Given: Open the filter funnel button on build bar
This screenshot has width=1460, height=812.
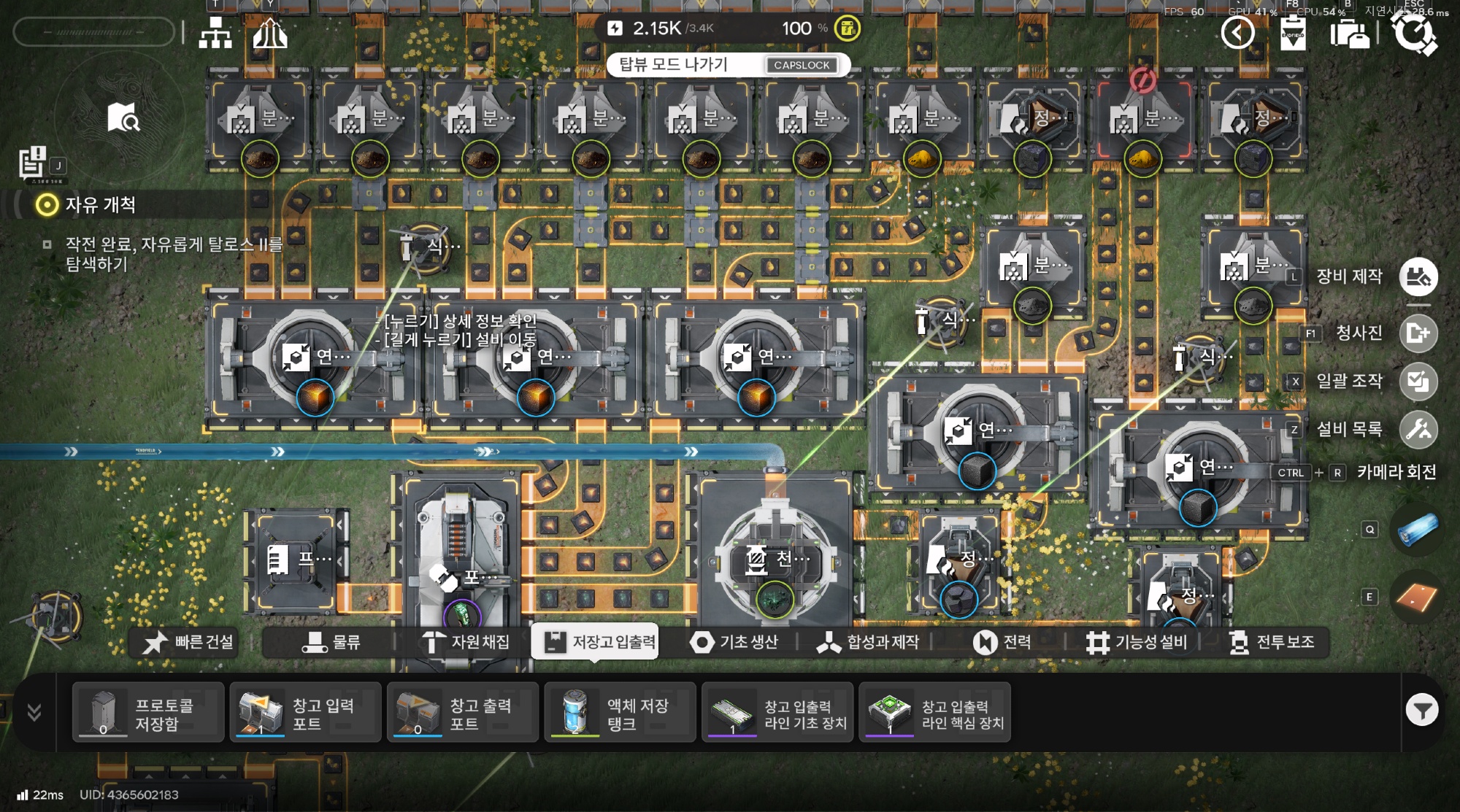Looking at the screenshot, I should 1421,710.
